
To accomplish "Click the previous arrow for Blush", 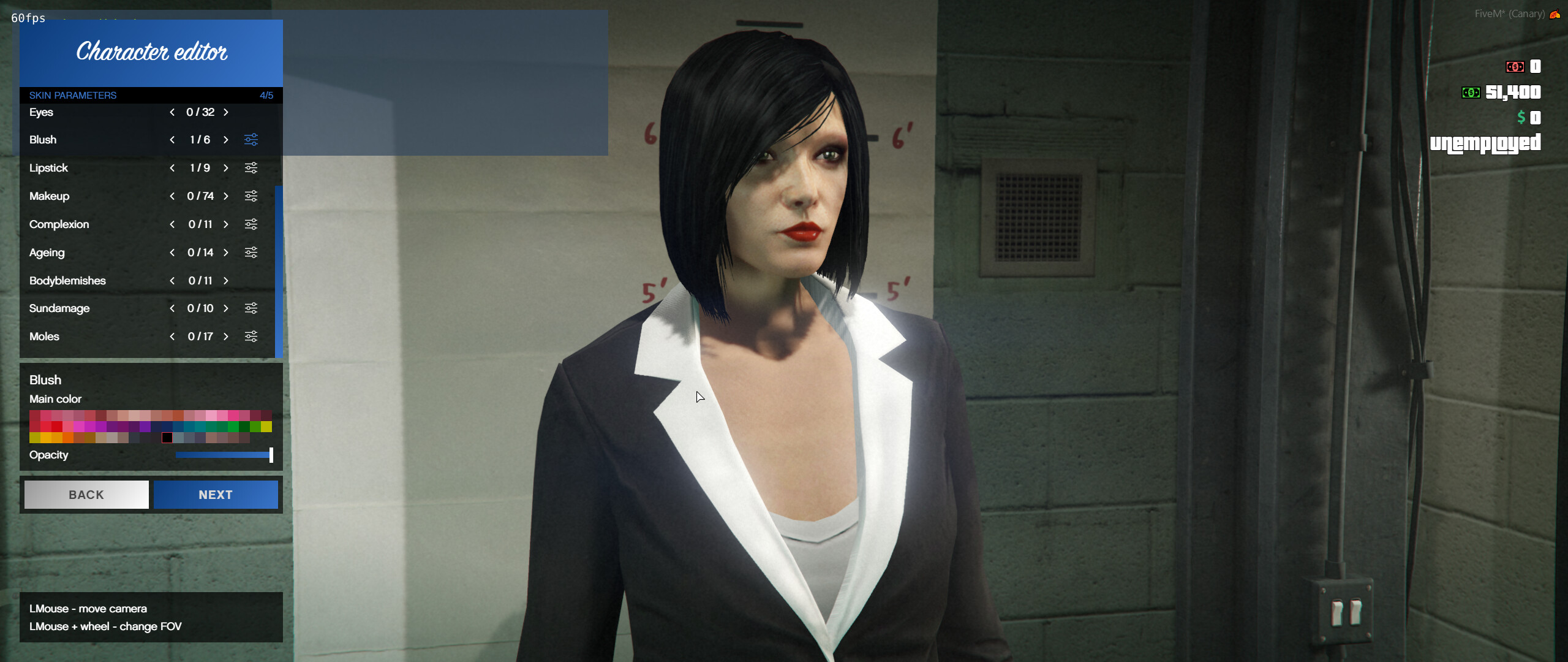I will (x=172, y=140).
